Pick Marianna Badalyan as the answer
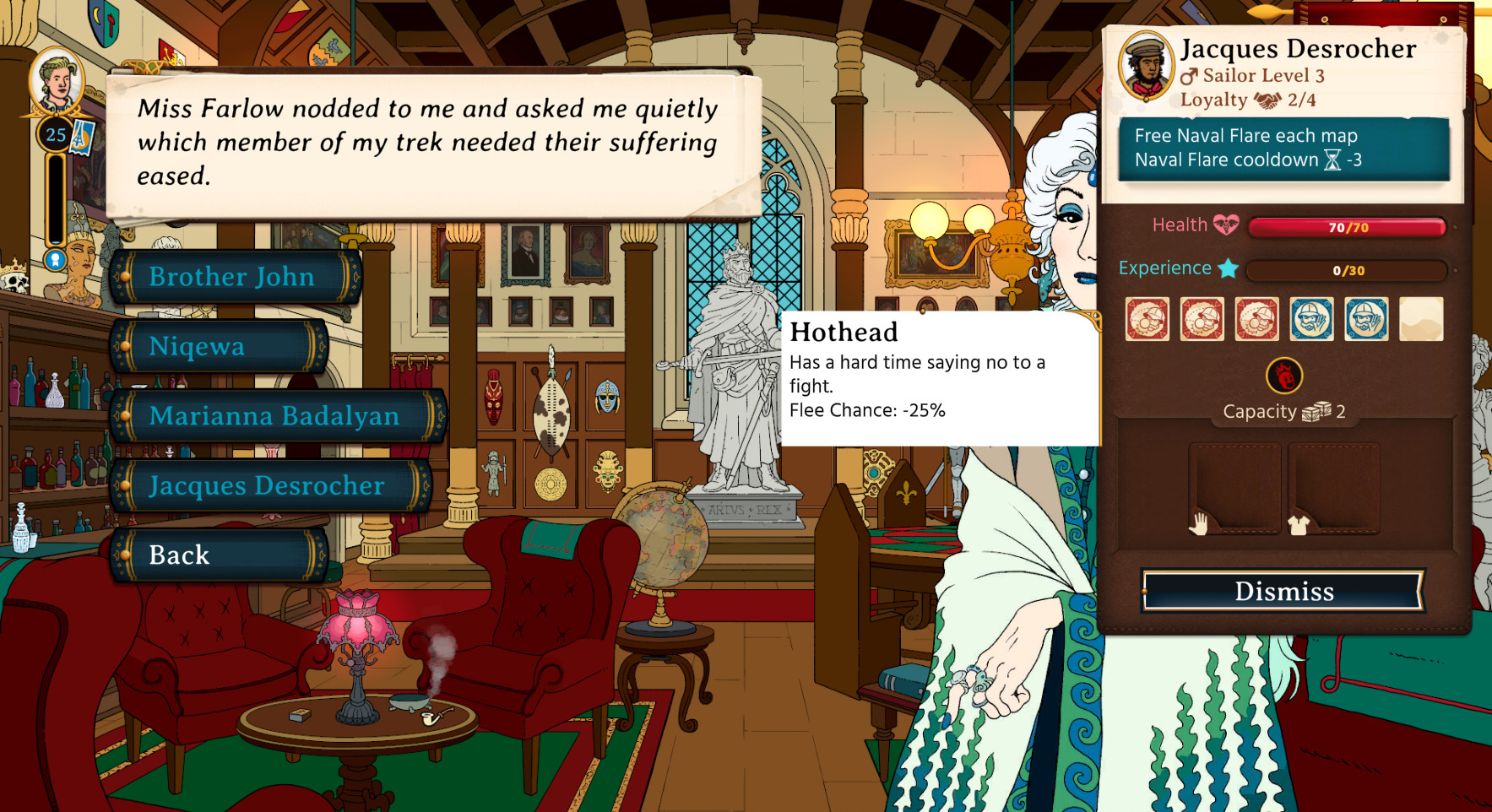 tap(276, 415)
